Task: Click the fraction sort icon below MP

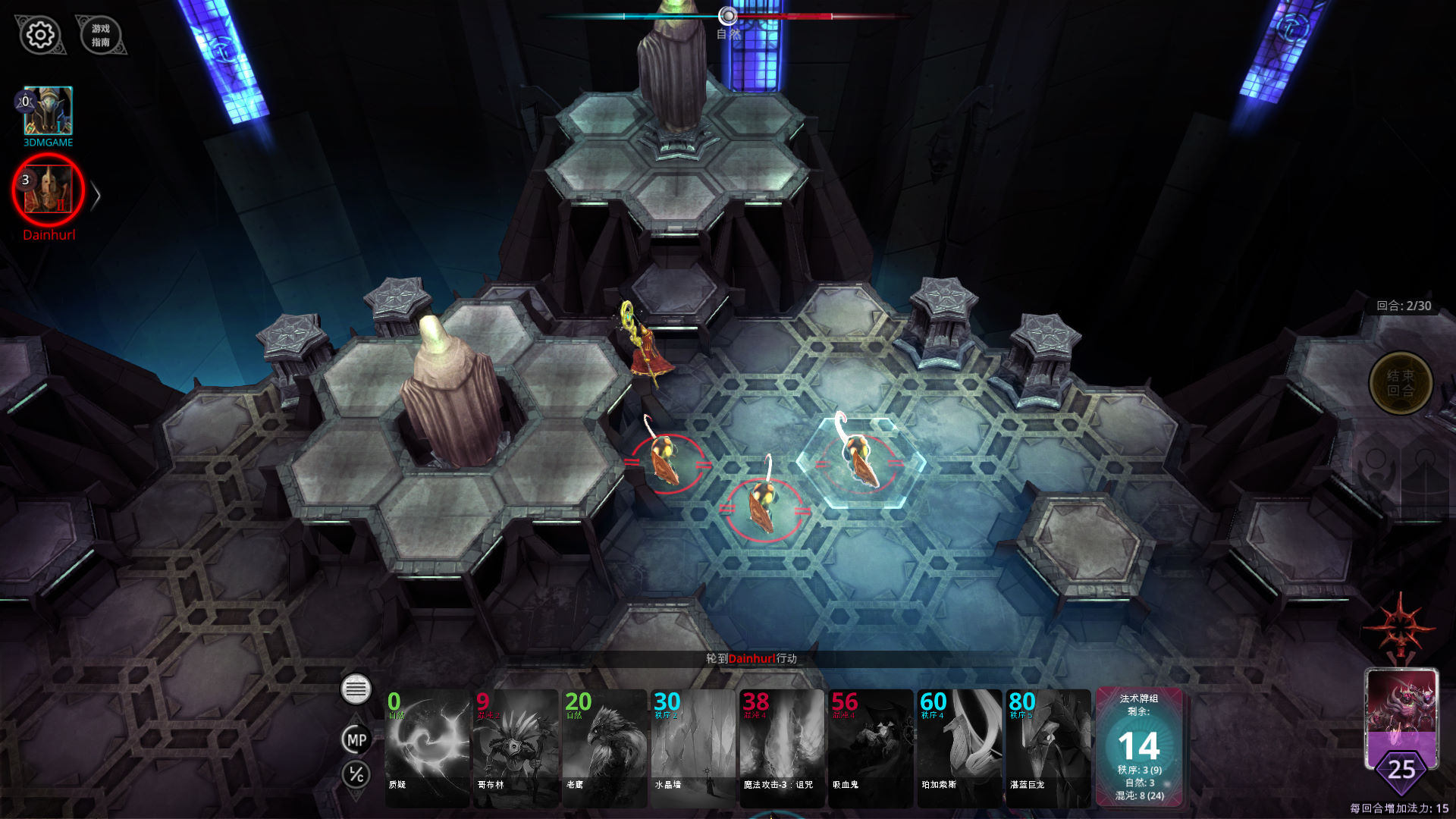Action: tap(356, 774)
